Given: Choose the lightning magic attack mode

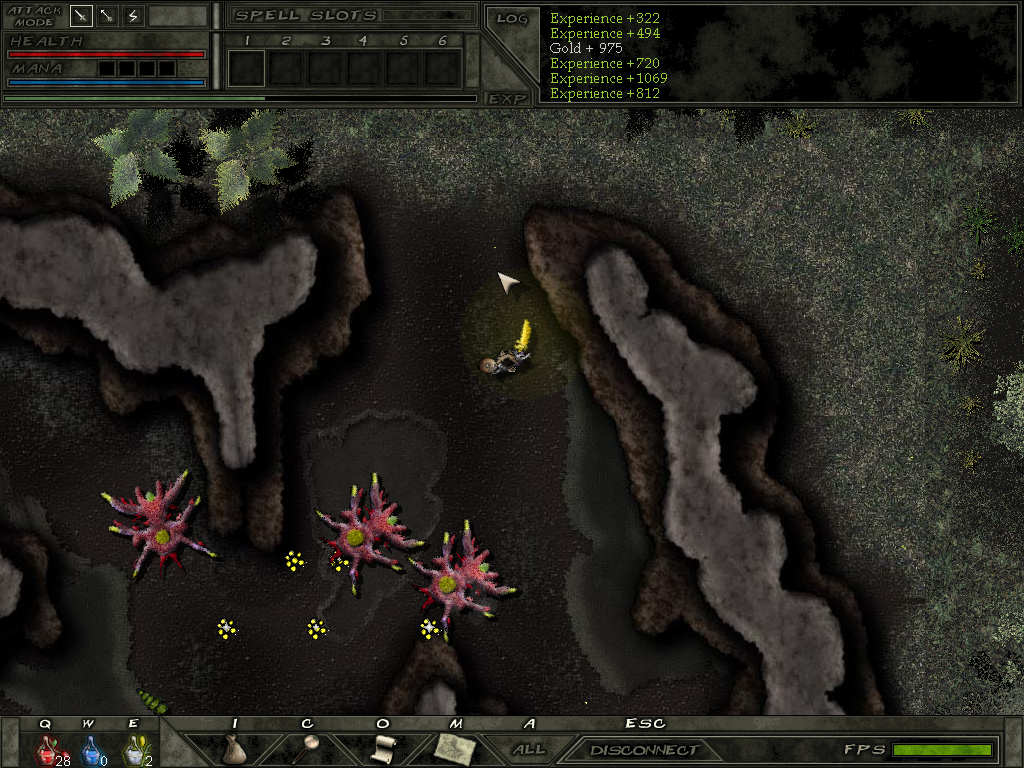Looking at the screenshot, I should [x=133, y=16].
